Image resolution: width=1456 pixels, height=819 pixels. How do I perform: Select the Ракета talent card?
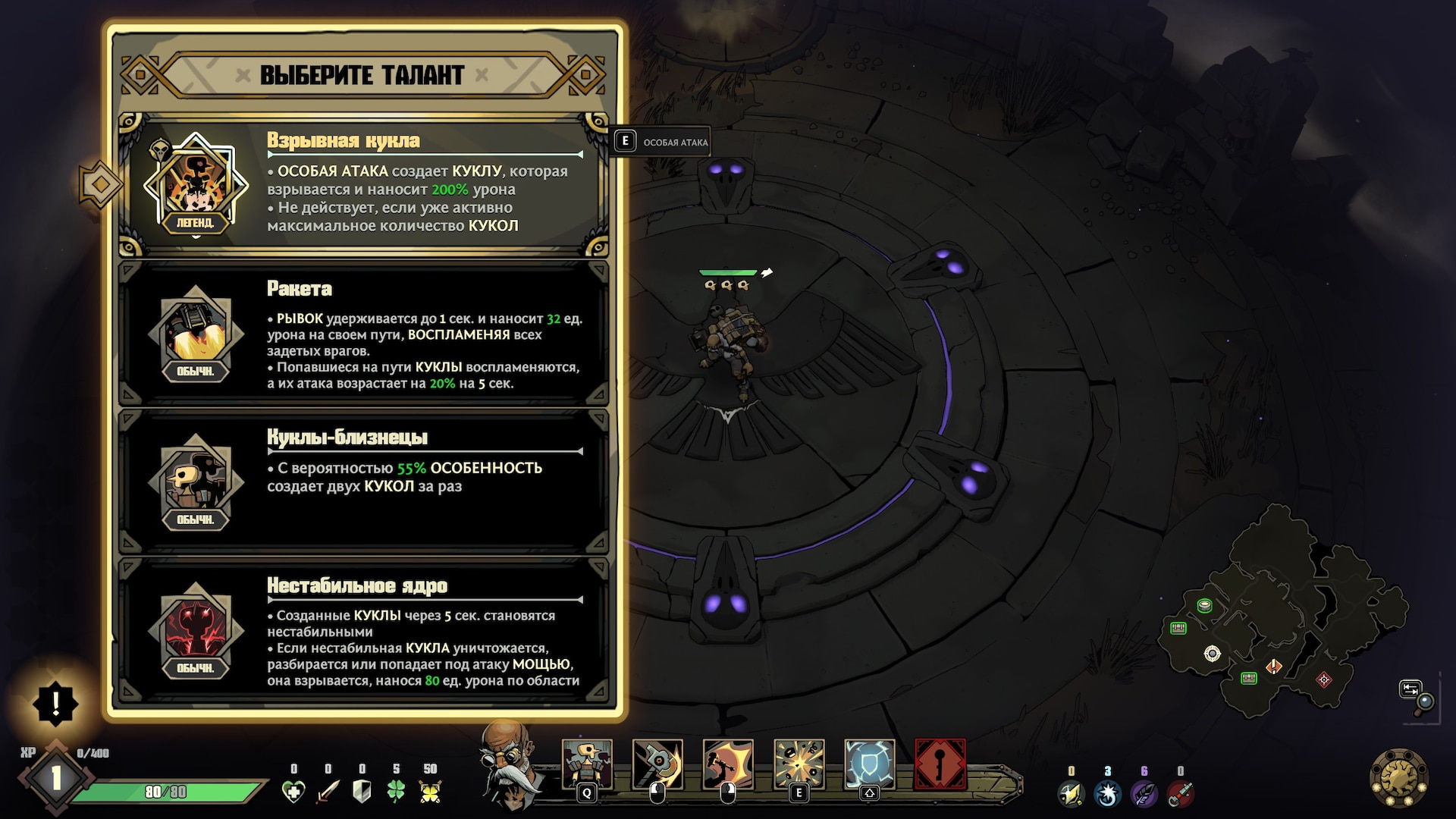coord(364,334)
